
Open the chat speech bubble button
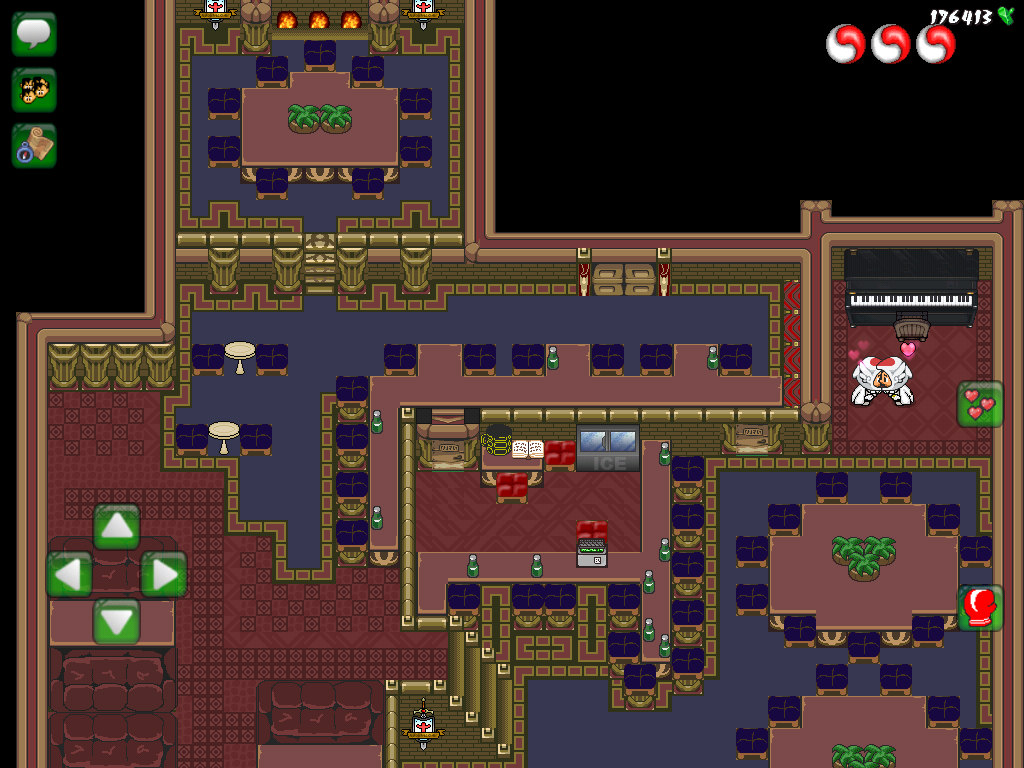point(34,34)
